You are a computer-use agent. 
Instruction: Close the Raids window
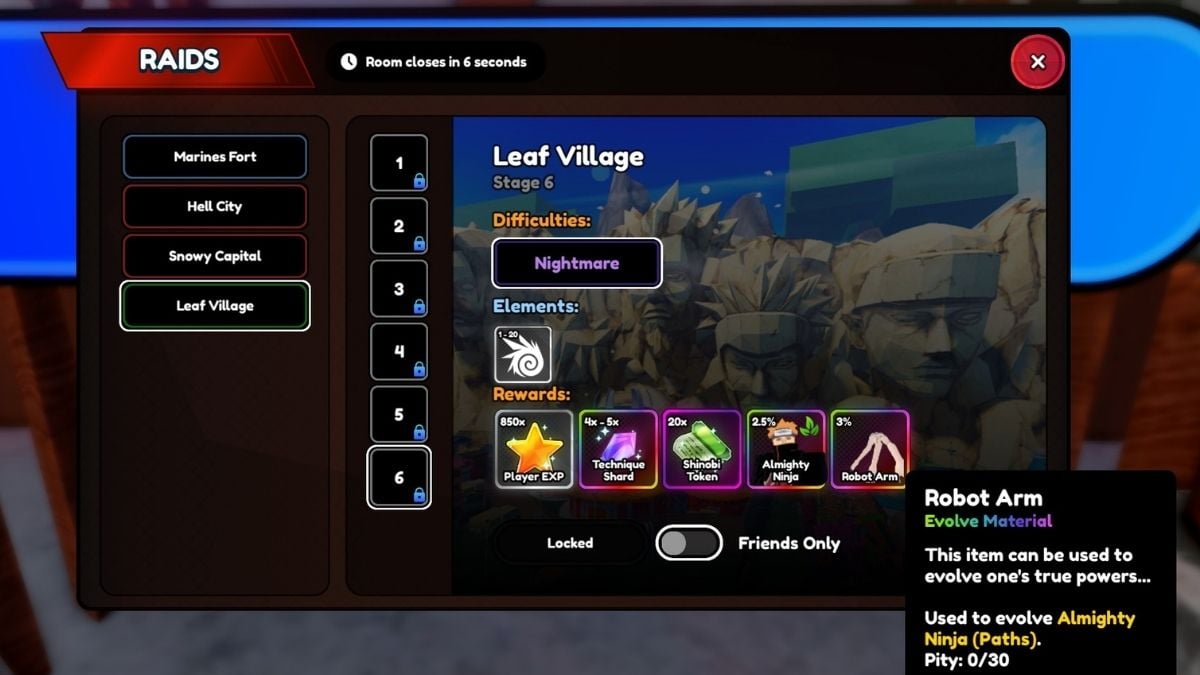(1037, 62)
